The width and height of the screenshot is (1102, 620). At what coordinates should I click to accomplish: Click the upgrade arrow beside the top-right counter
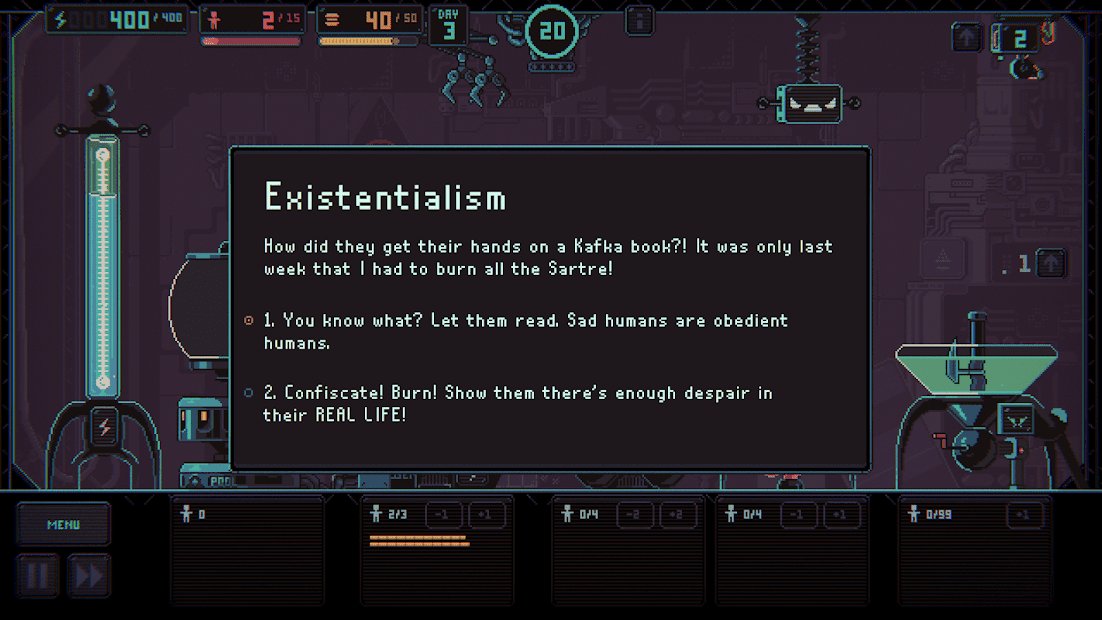coord(966,38)
